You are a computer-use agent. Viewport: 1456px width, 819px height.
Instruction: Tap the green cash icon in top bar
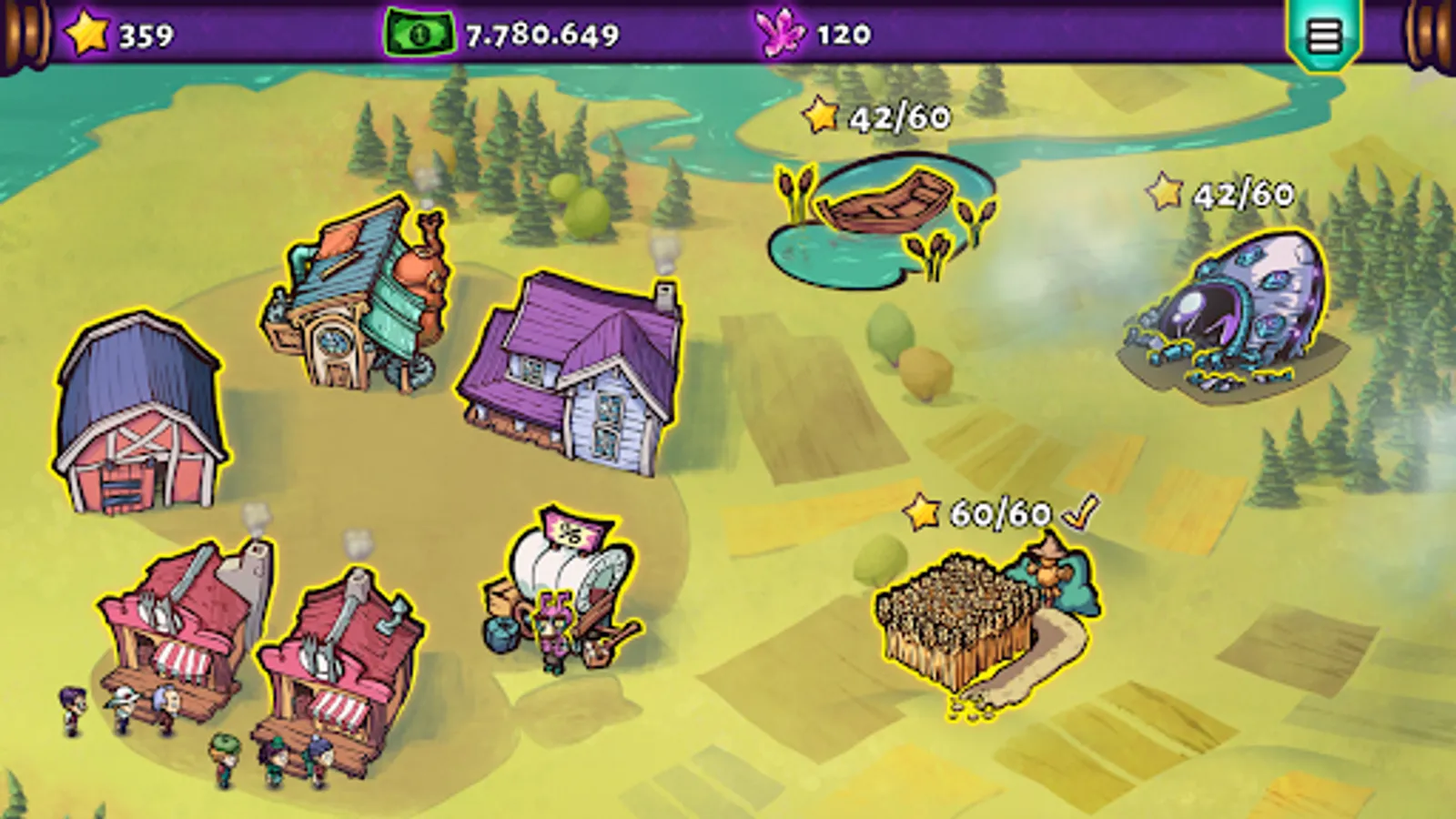coord(417,35)
